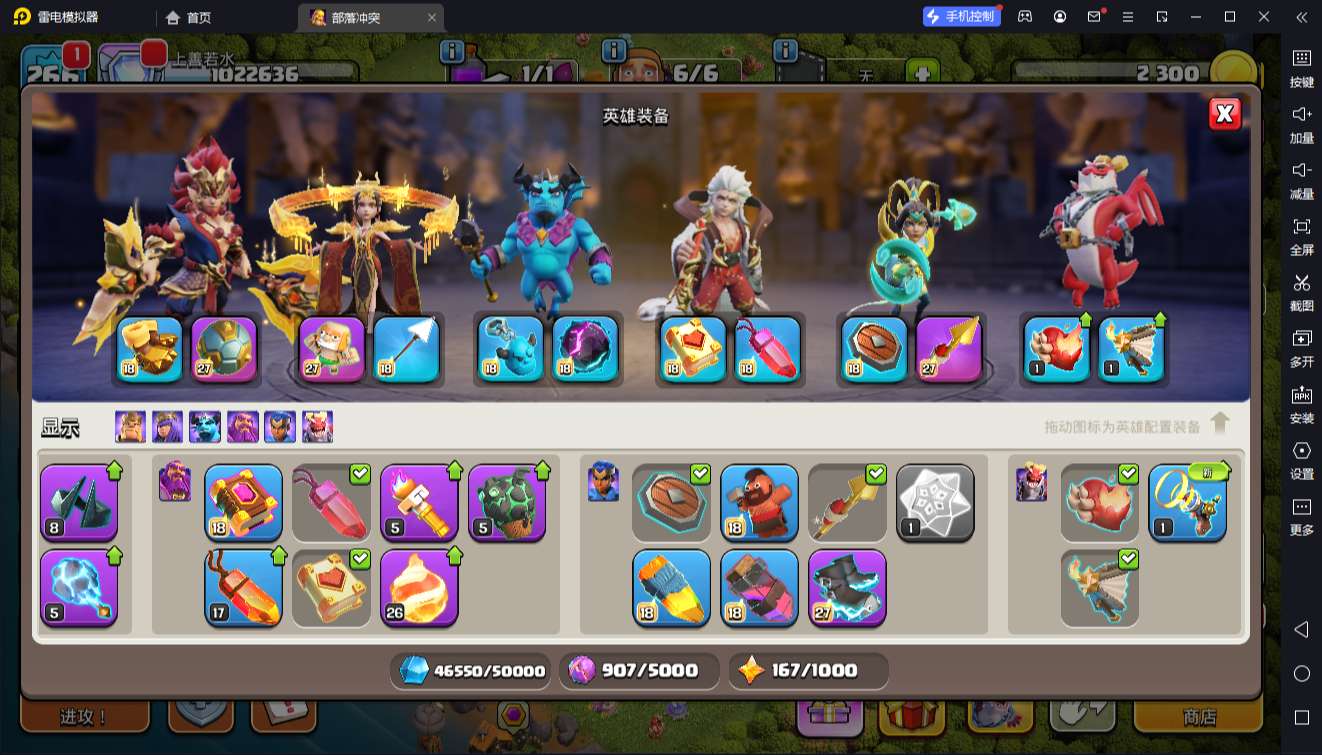Pick the Fireball equipment level 26
1322x755 pixels.
[x=419, y=587]
